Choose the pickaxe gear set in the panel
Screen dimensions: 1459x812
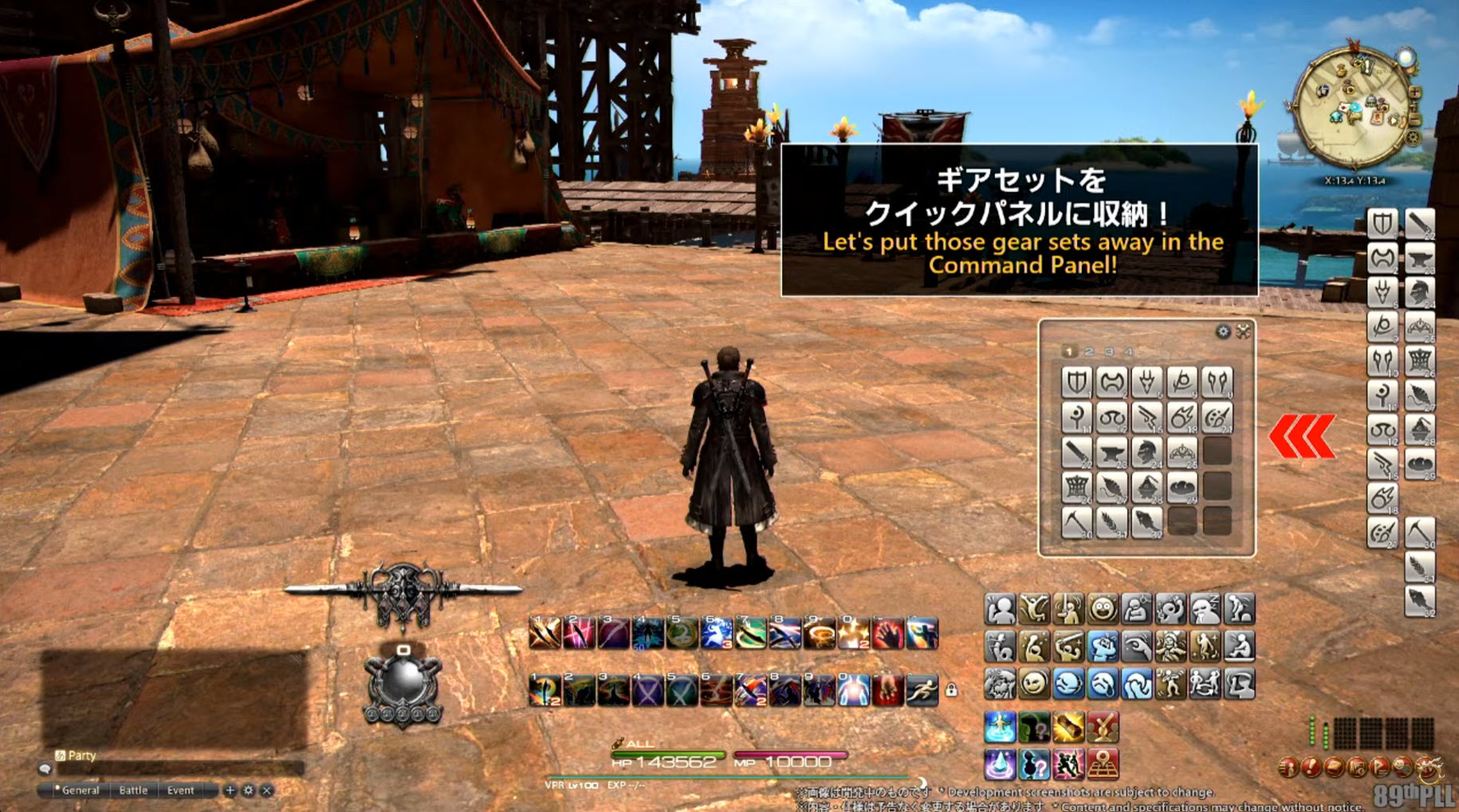tap(1076, 523)
